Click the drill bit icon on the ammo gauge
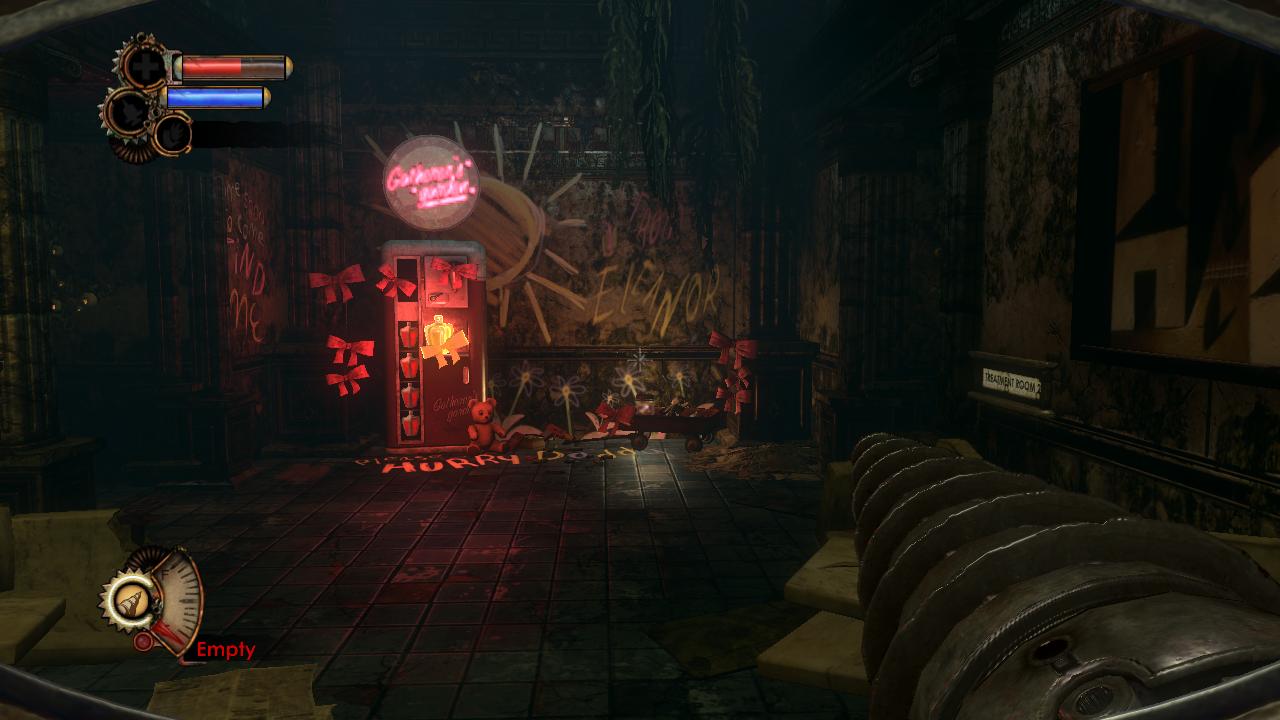The width and height of the screenshot is (1280, 720). [132, 602]
